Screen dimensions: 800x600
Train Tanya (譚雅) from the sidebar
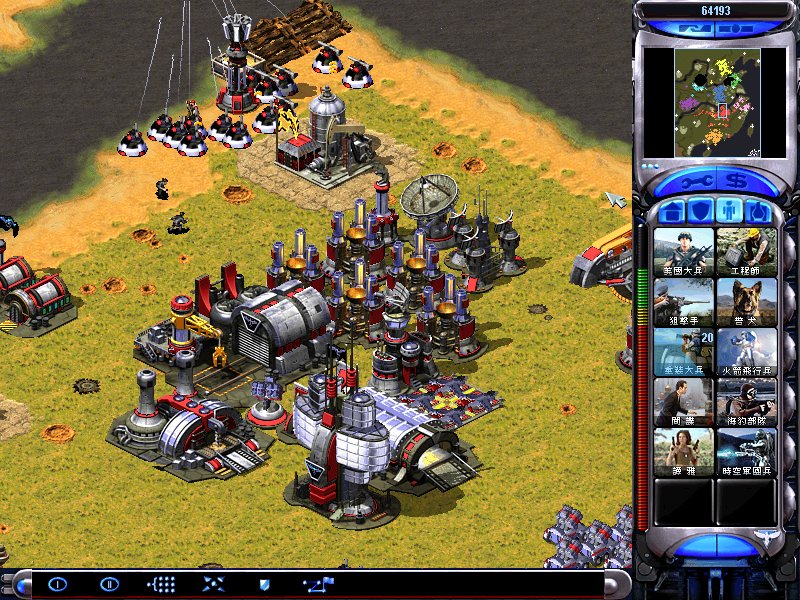coord(684,451)
